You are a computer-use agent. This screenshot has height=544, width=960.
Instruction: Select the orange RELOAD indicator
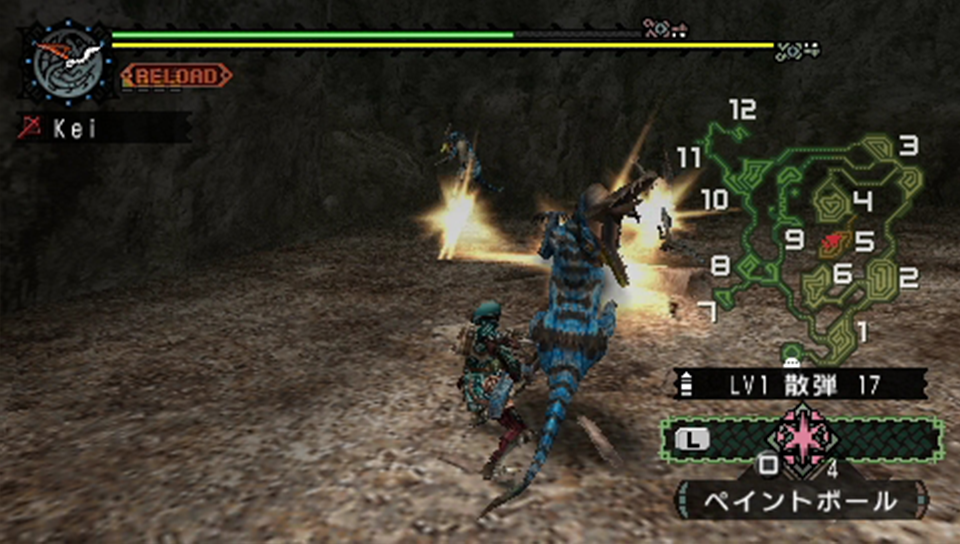[176, 75]
